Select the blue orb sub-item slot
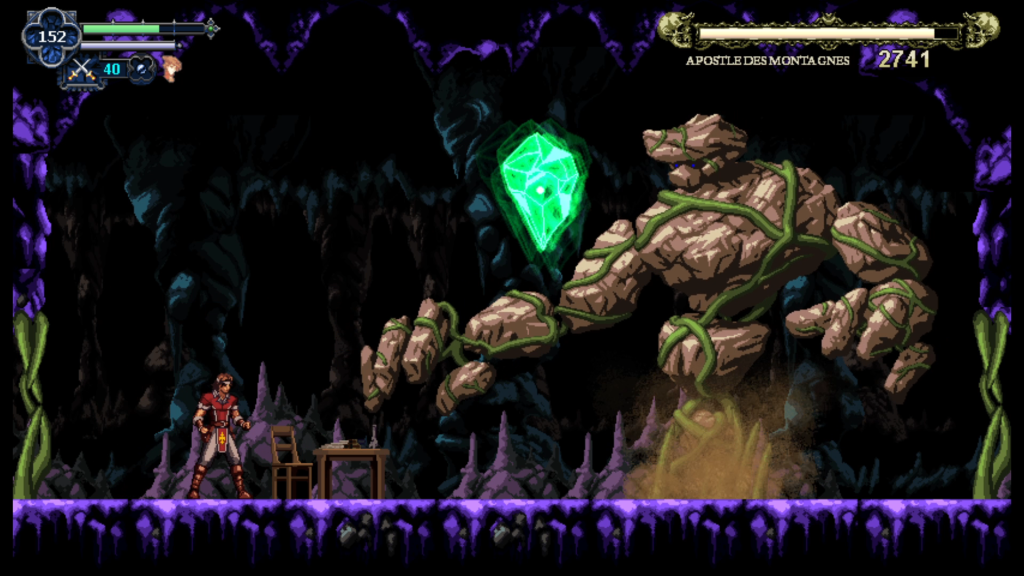1024x576 pixels. (x=142, y=69)
